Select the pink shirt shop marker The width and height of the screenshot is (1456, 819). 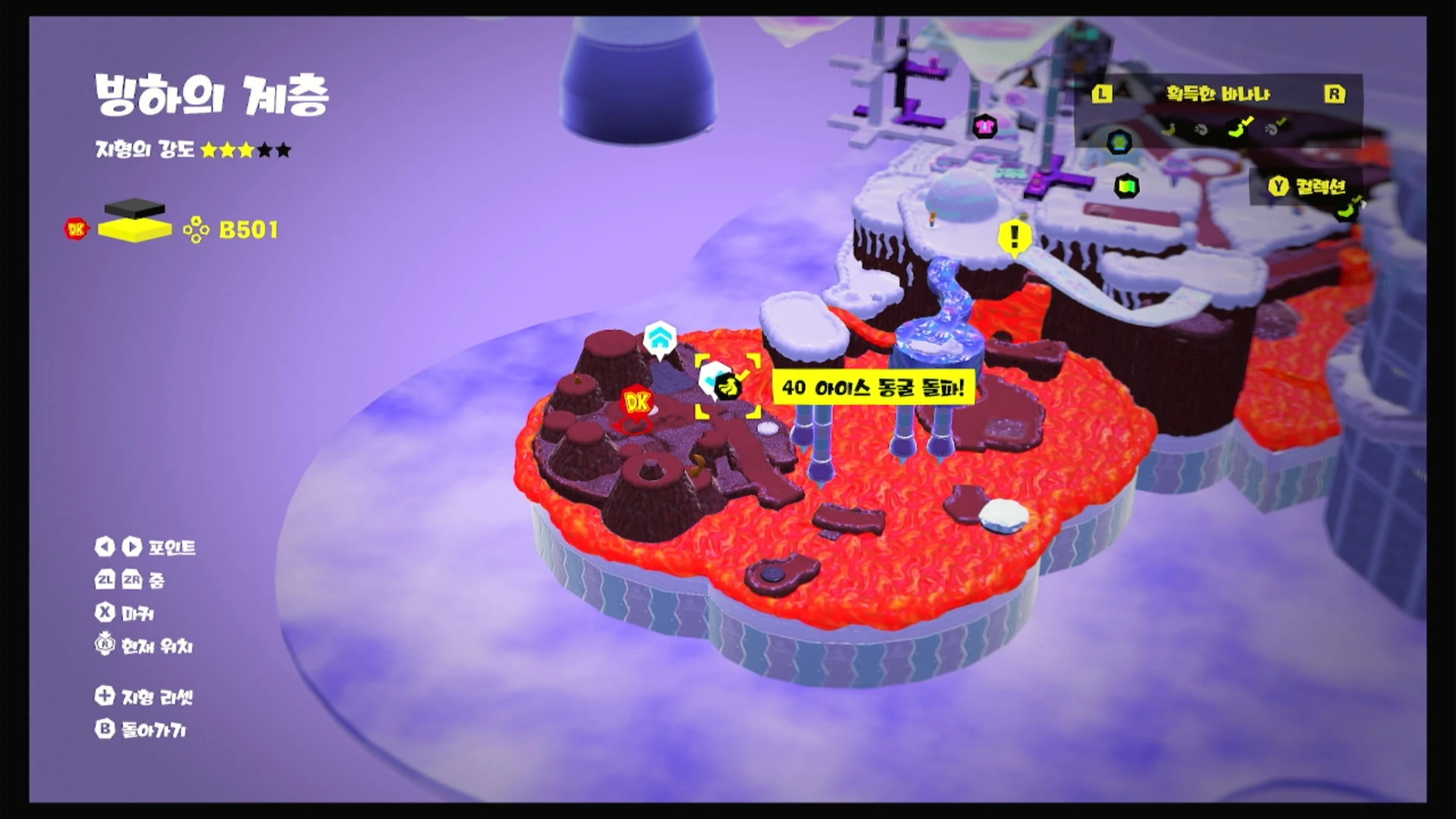tap(985, 126)
